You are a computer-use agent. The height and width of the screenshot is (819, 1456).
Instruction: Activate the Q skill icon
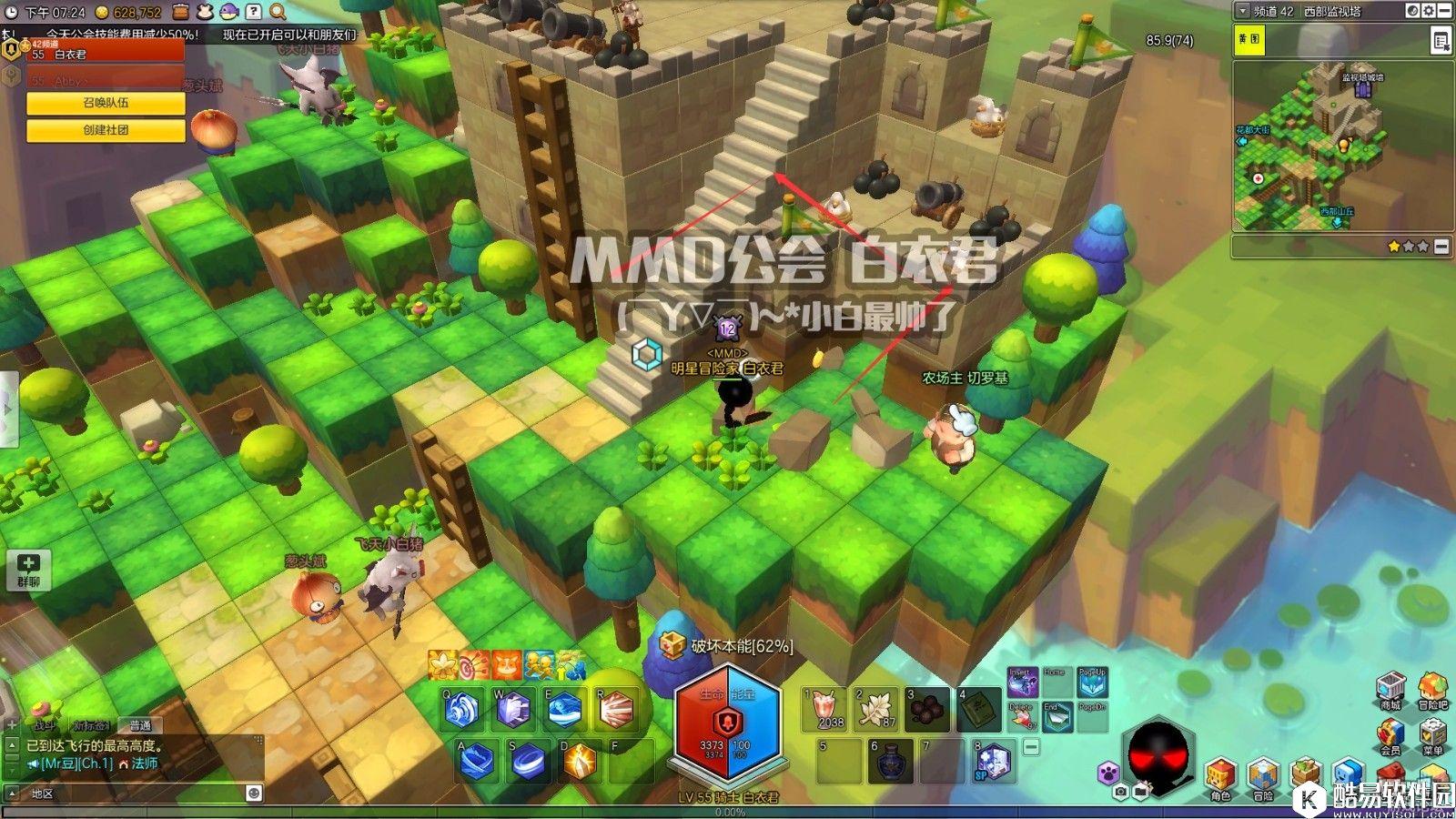point(462,710)
